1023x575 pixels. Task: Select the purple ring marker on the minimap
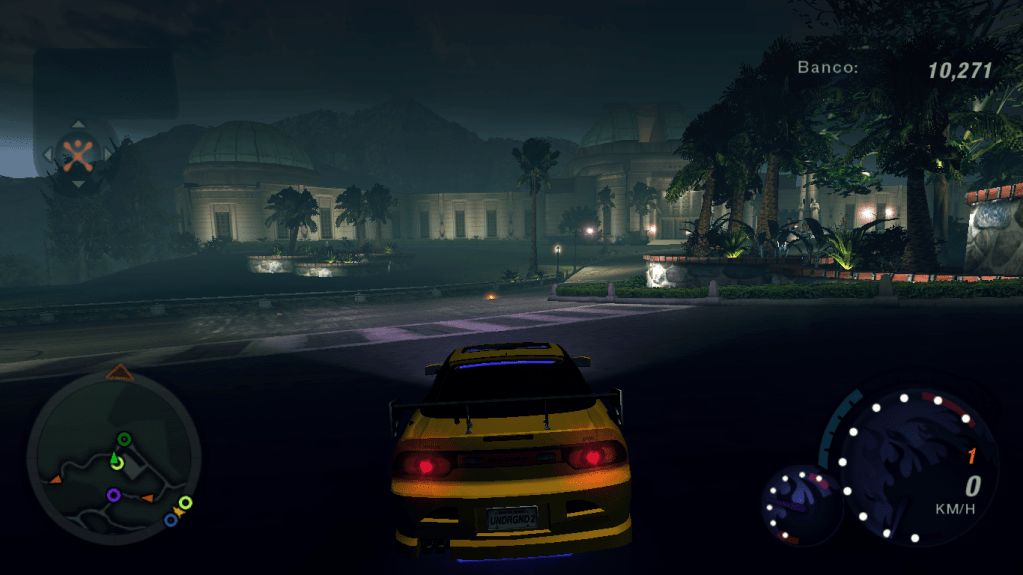tap(113, 494)
